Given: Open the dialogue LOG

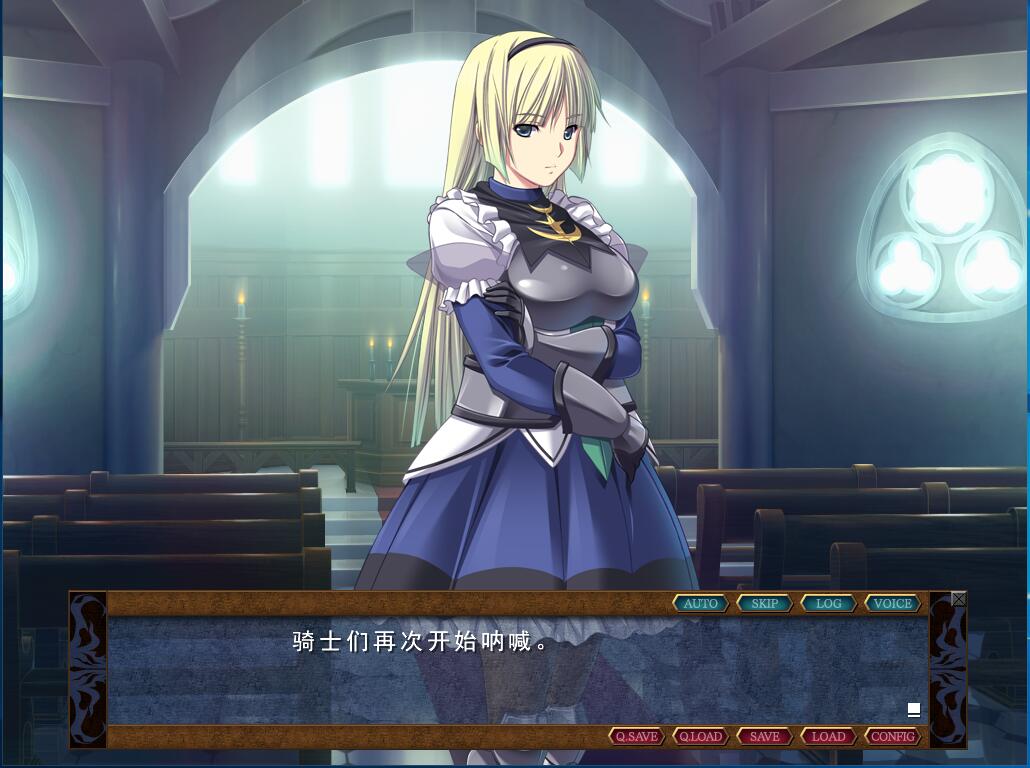Looking at the screenshot, I should (828, 603).
